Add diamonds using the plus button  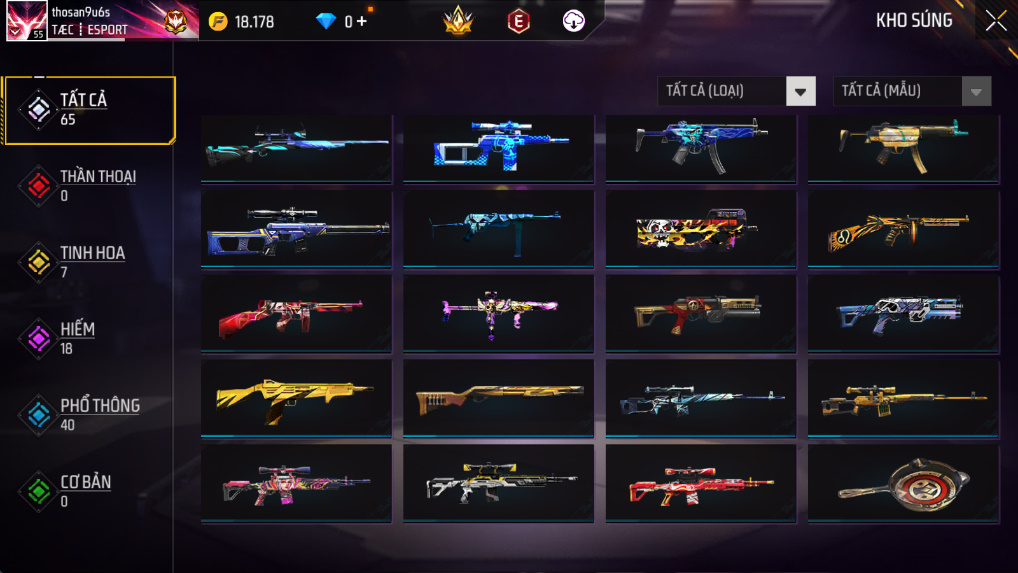(x=361, y=21)
